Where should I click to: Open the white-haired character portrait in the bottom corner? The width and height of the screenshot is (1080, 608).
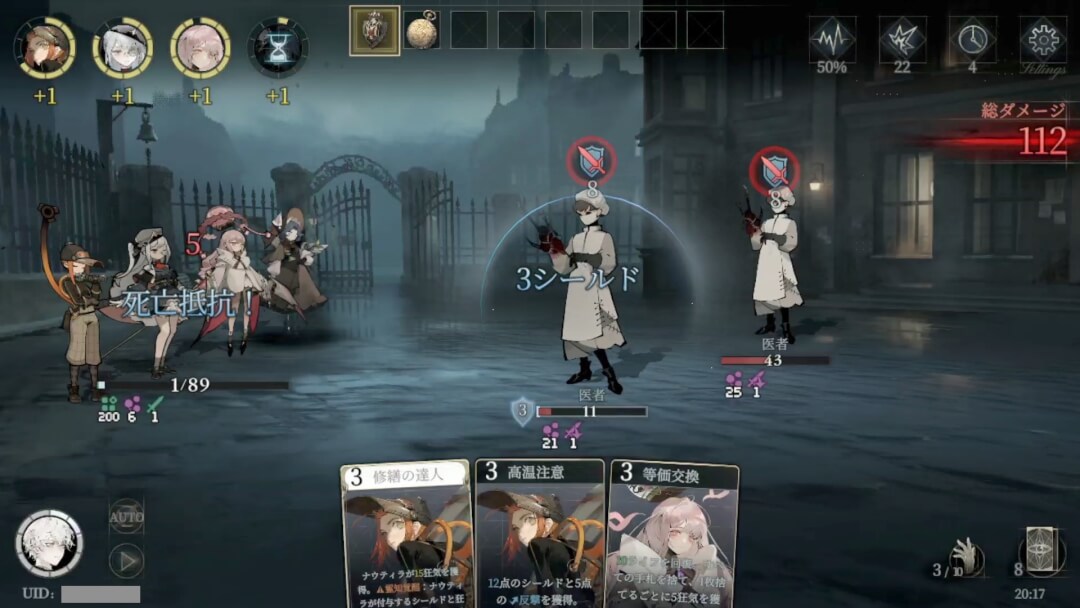[x=49, y=543]
